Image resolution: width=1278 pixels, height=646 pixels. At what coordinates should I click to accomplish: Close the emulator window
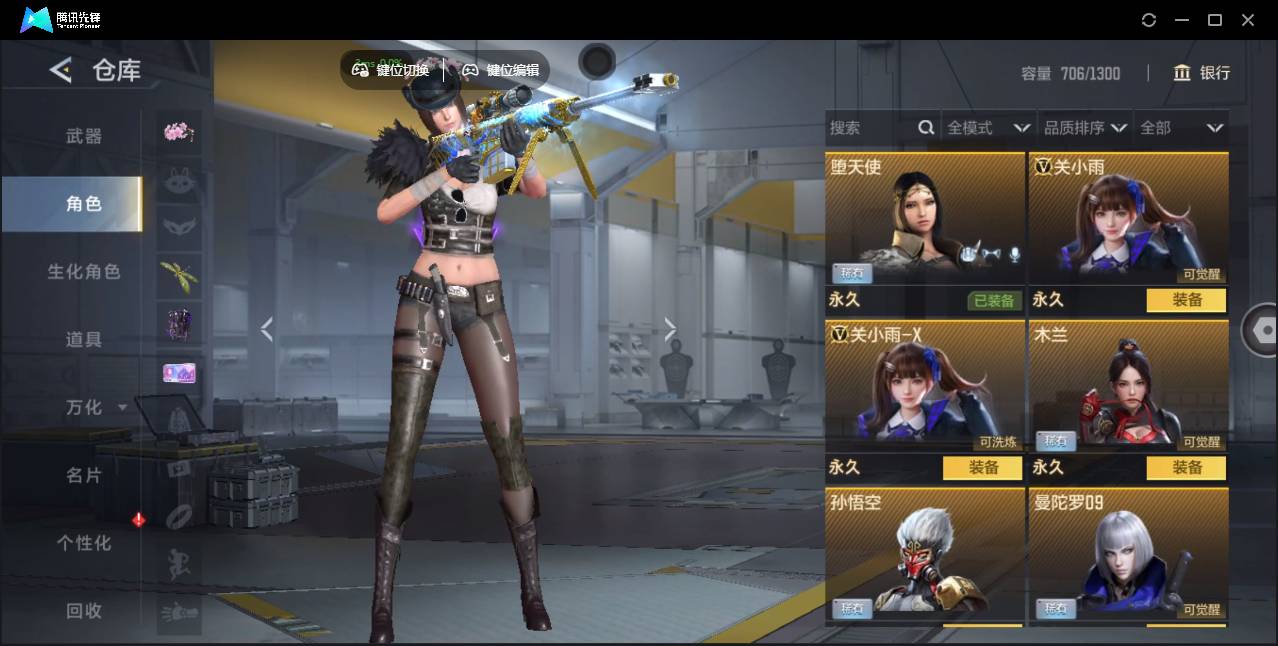click(1248, 20)
